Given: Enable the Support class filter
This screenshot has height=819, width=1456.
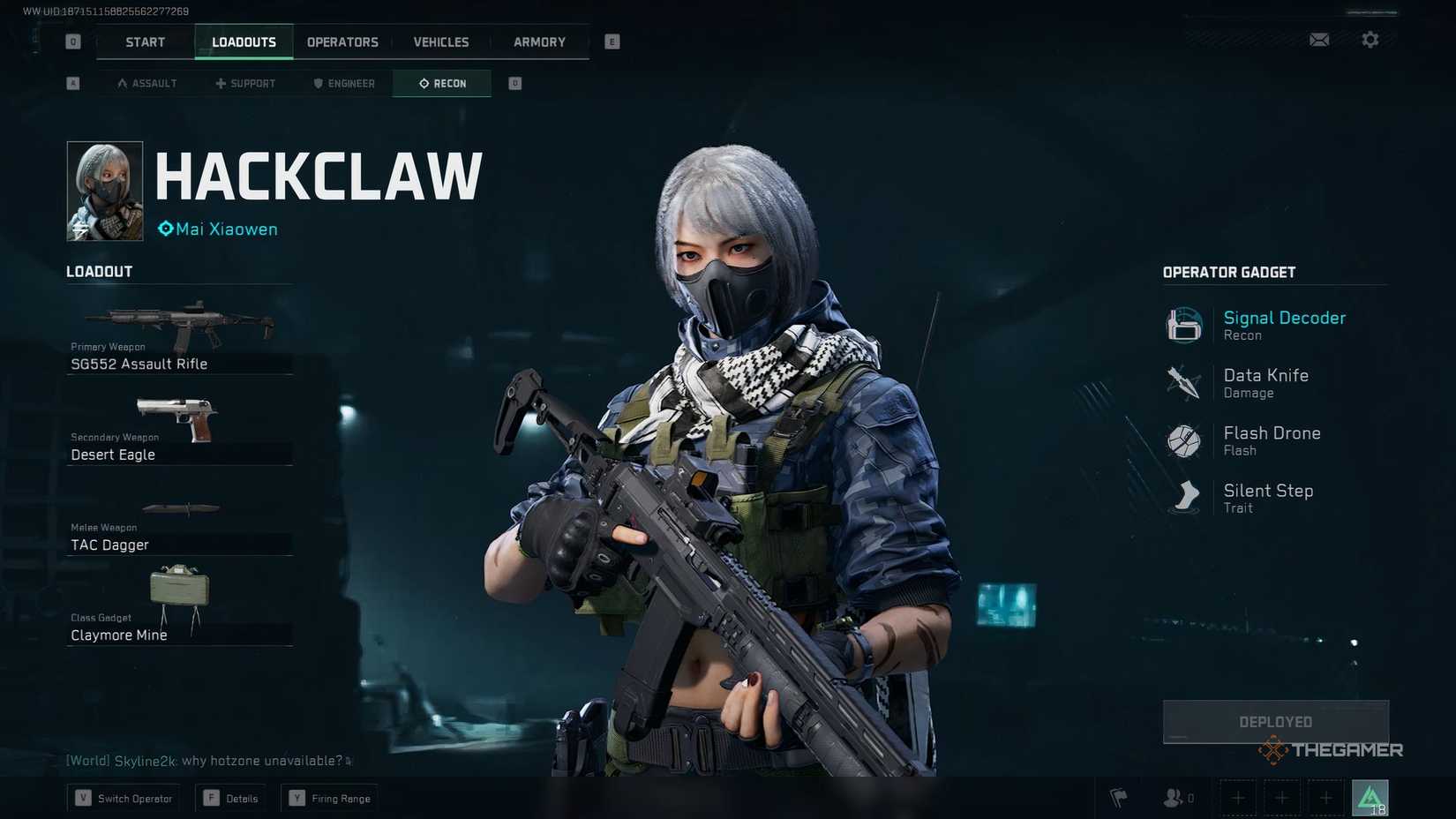Looking at the screenshot, I should pos(245,83).
